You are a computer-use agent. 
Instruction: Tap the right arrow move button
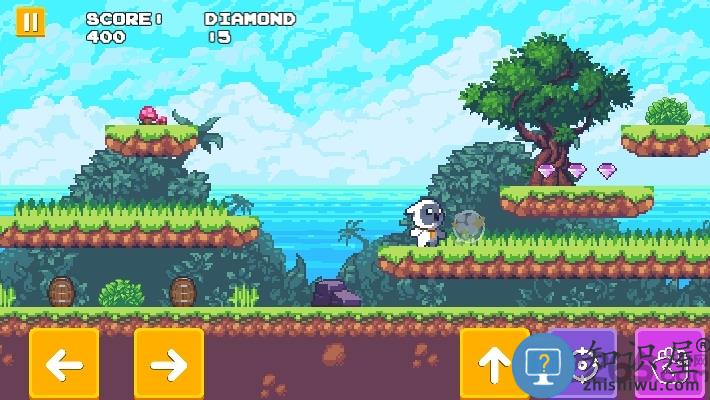point(169,364)
